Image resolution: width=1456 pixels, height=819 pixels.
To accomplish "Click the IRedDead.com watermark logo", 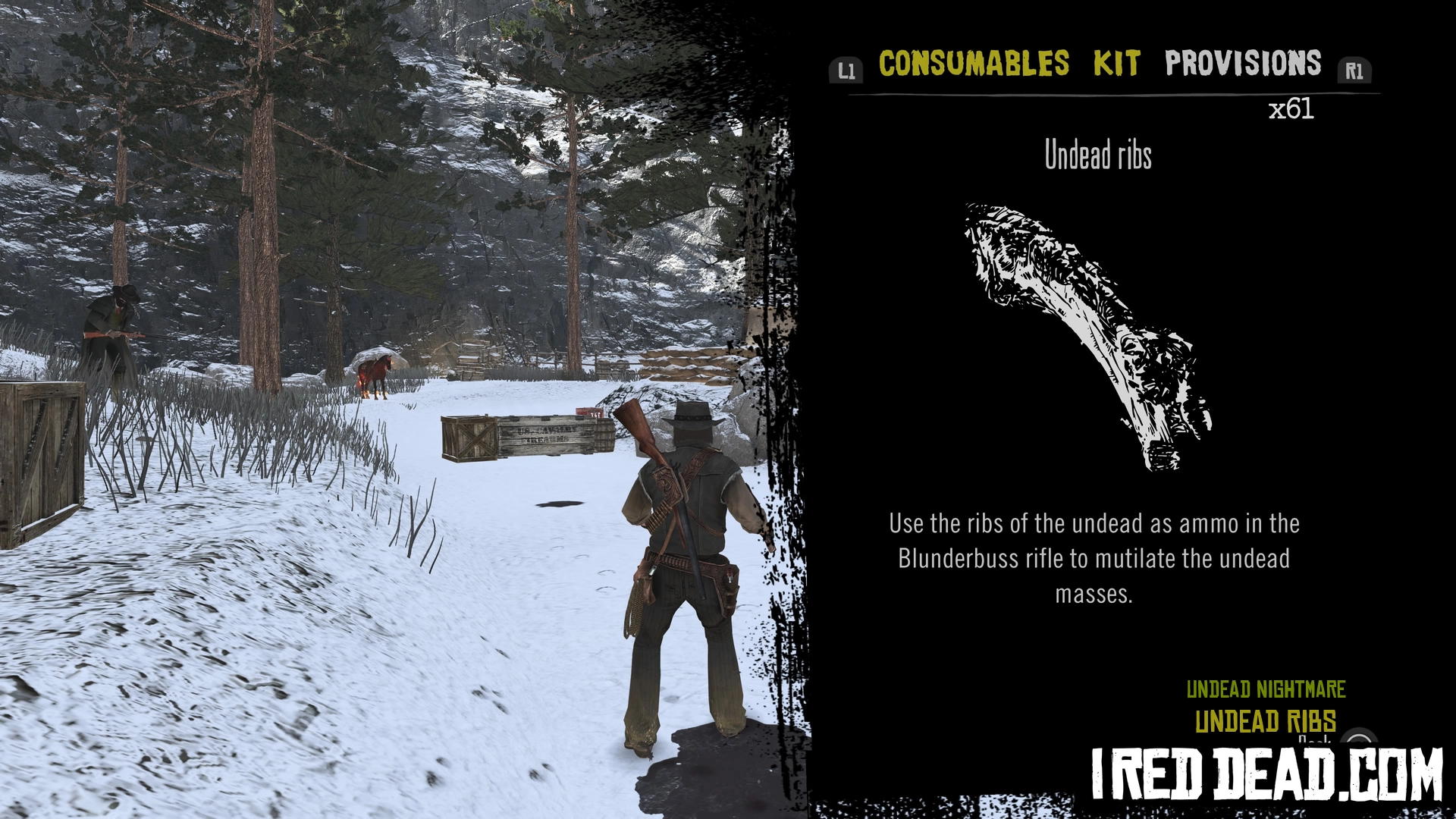I will pyautogui.click(x=1266, y=774).
